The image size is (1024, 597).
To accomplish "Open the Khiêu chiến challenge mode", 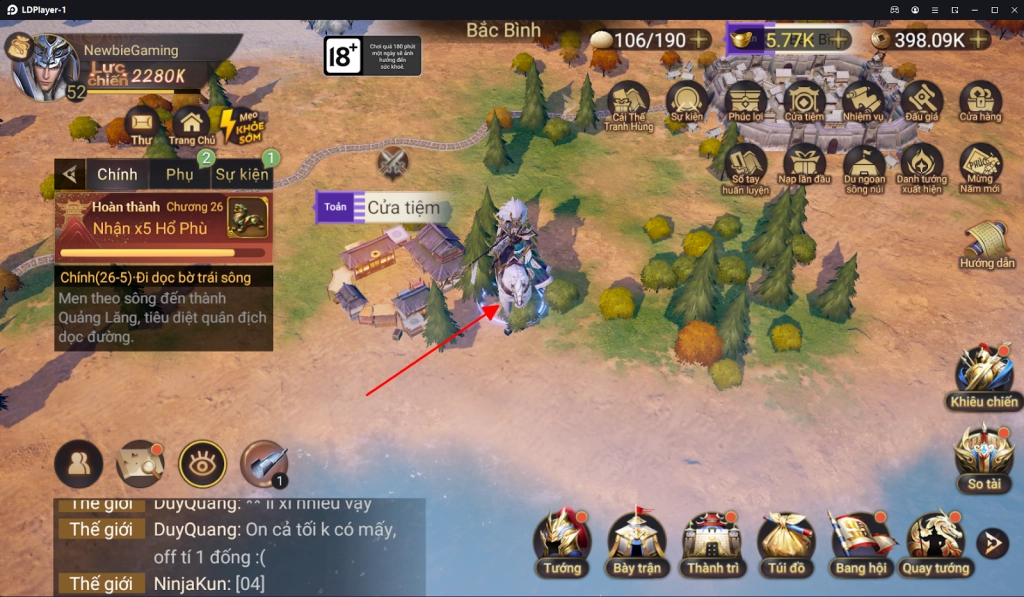I will point(984,375).
